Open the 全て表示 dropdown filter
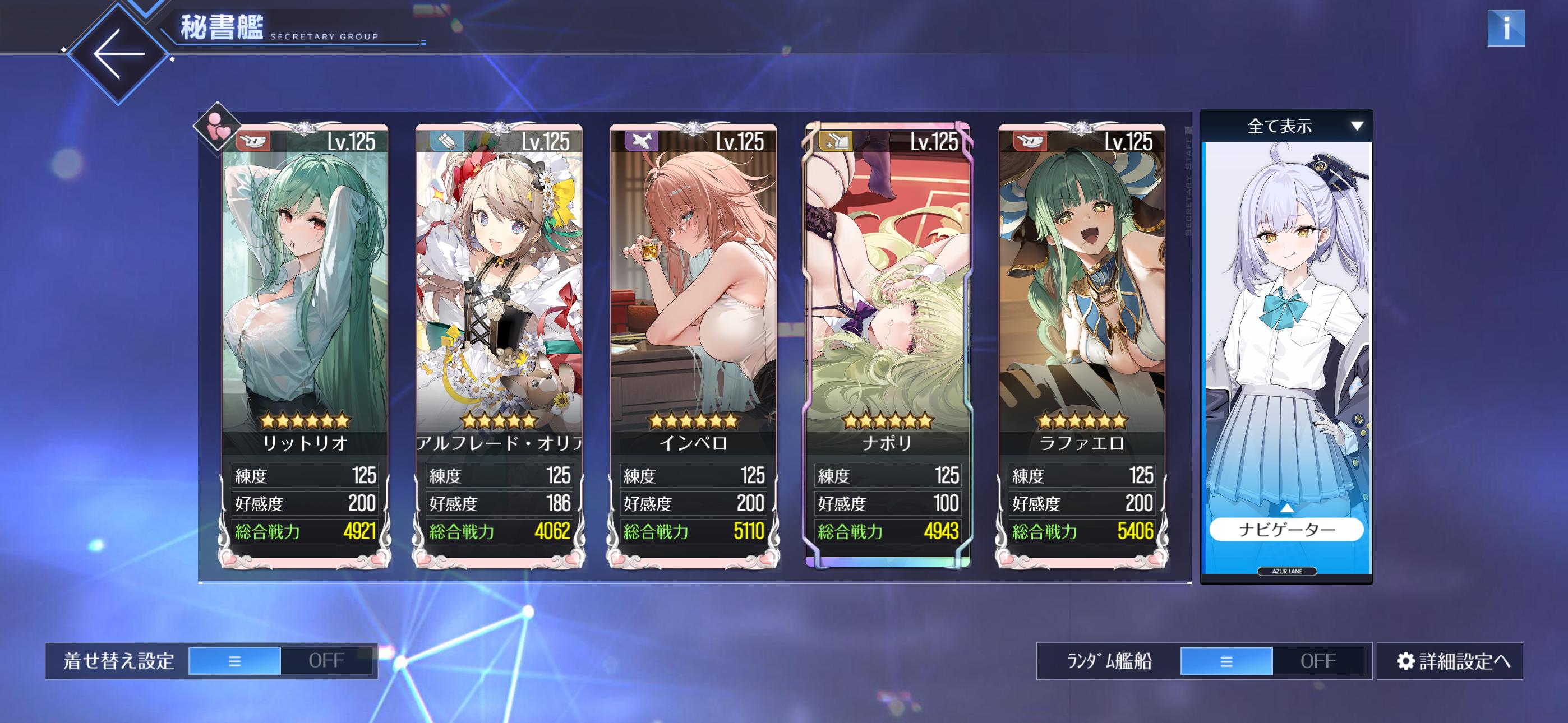The image size is (1568, 723). point(1286,126)
